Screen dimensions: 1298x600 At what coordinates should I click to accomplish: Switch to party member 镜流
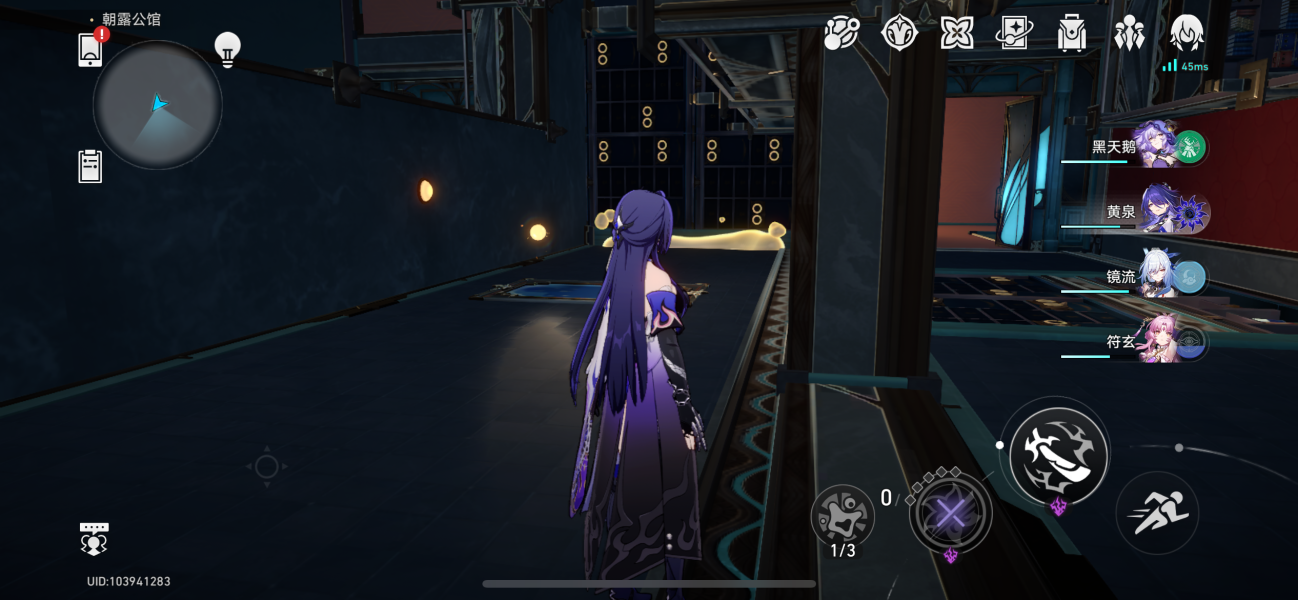pos(1165,277)
